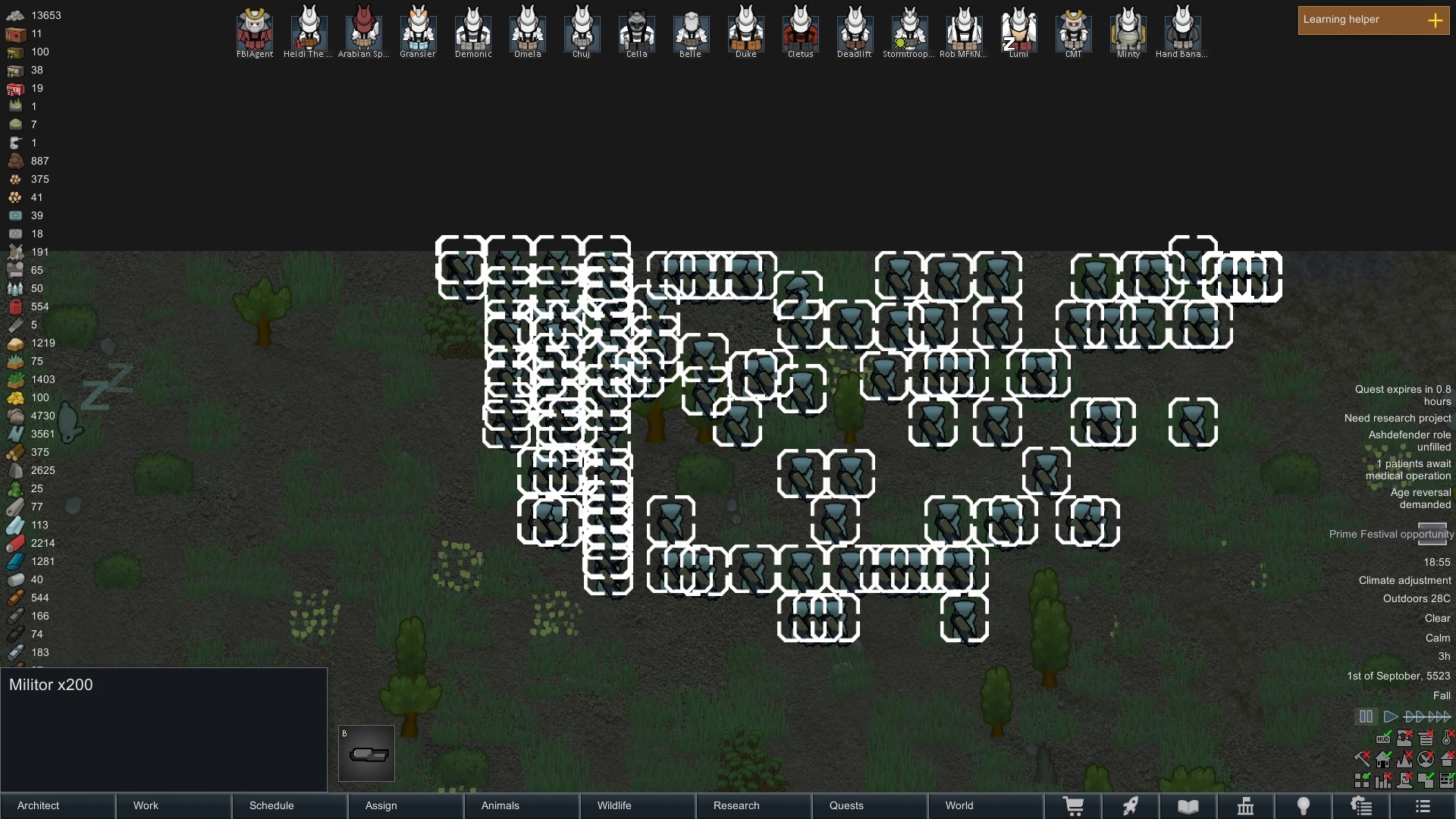Click the rocket launch icon in bottom bar
Image resolution: width=1456 pixels, height=819 pixels.
click(1131, 805)
